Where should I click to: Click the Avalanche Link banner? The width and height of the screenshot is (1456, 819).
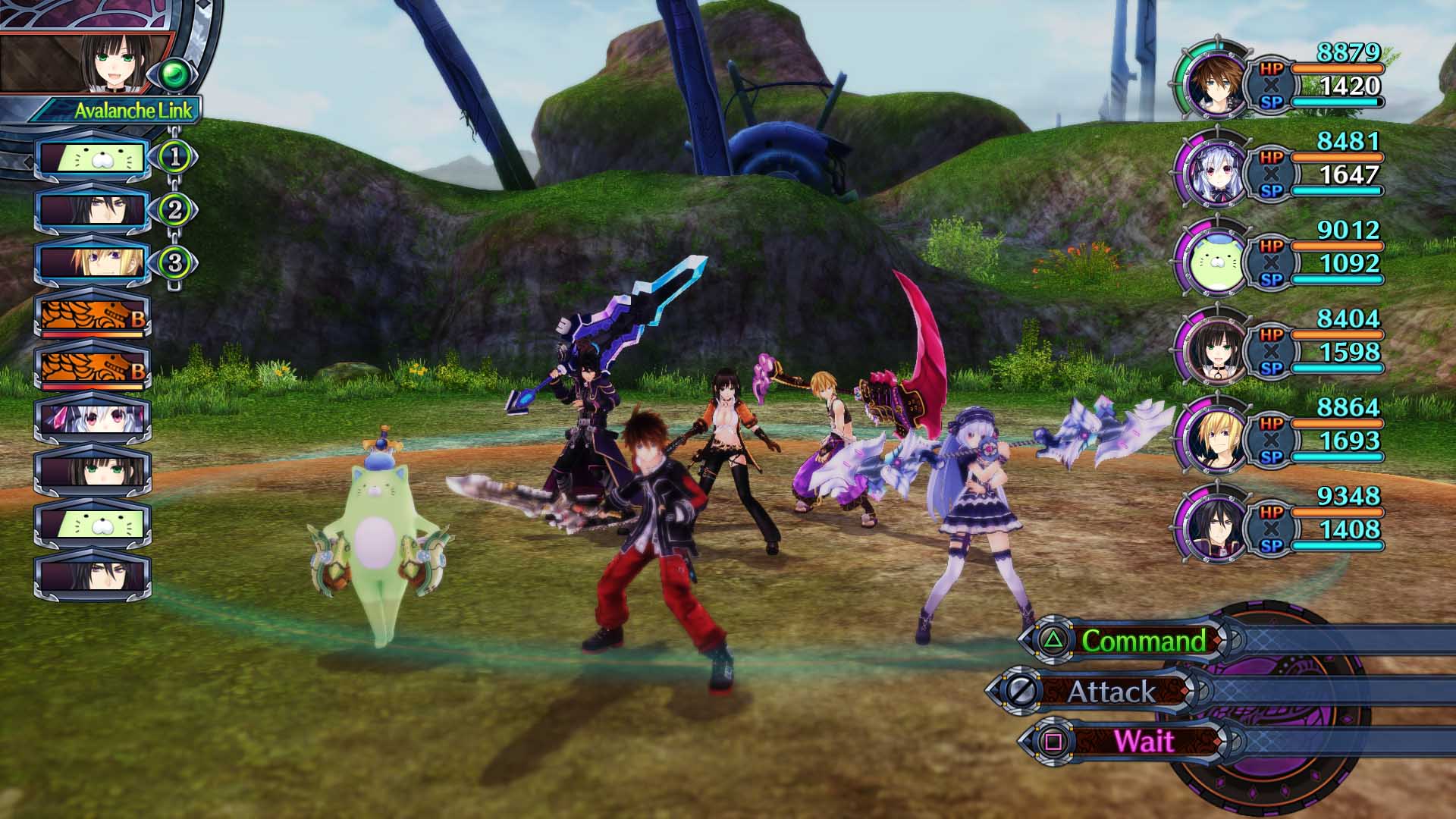coord(127,111)
